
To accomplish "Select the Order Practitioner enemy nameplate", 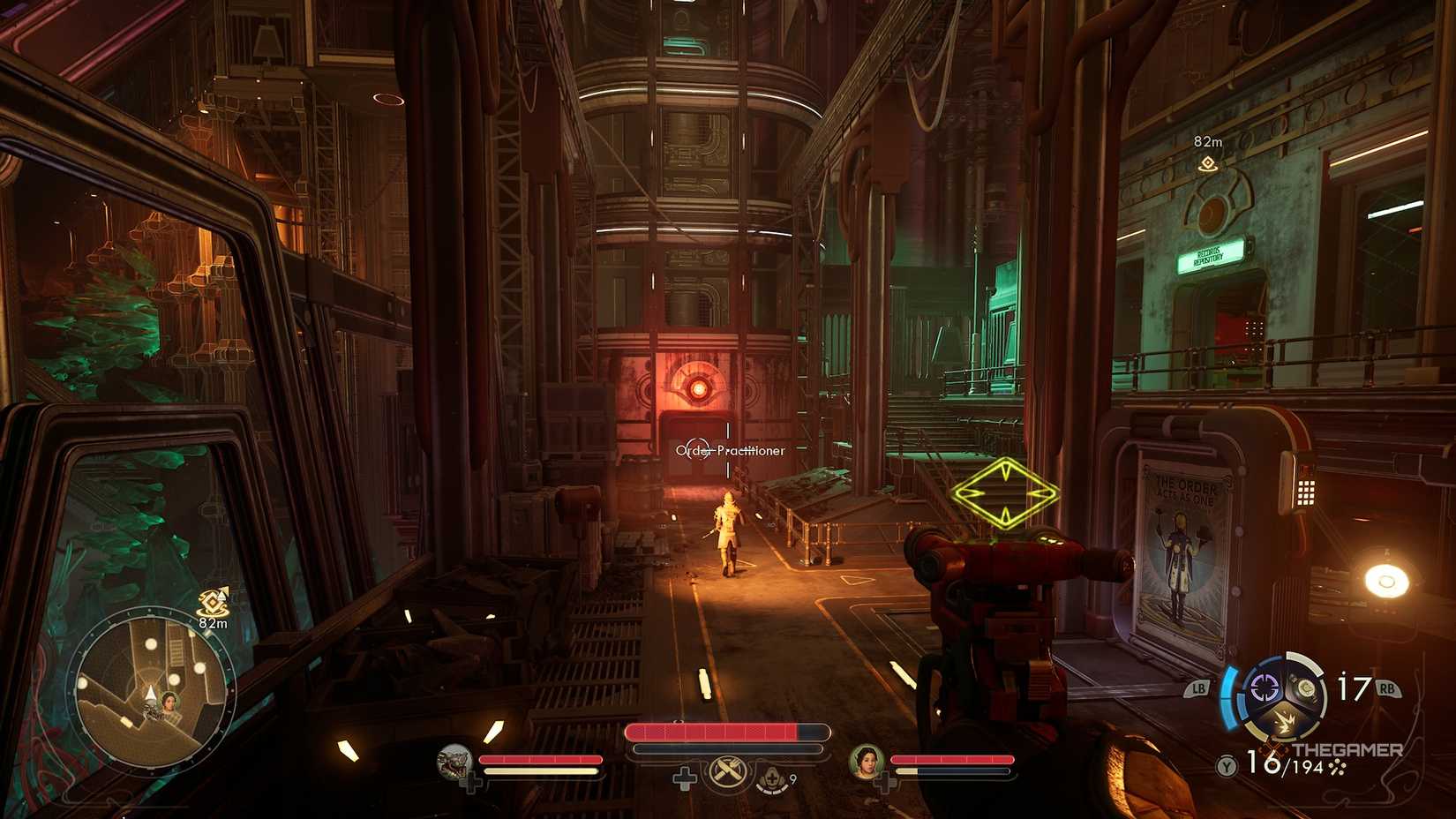I will 730,451.
